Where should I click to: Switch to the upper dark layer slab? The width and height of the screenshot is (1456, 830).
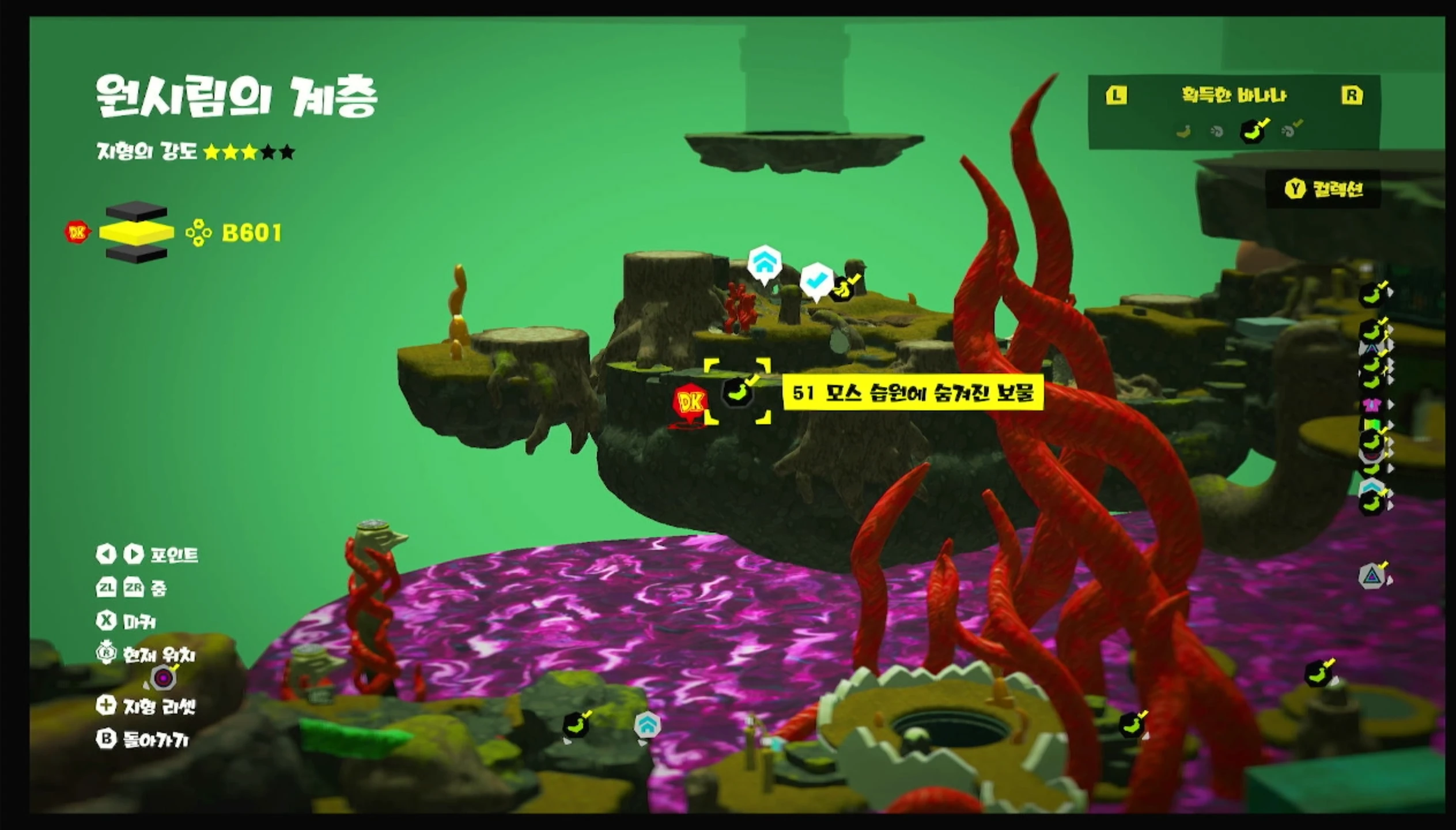137,211
